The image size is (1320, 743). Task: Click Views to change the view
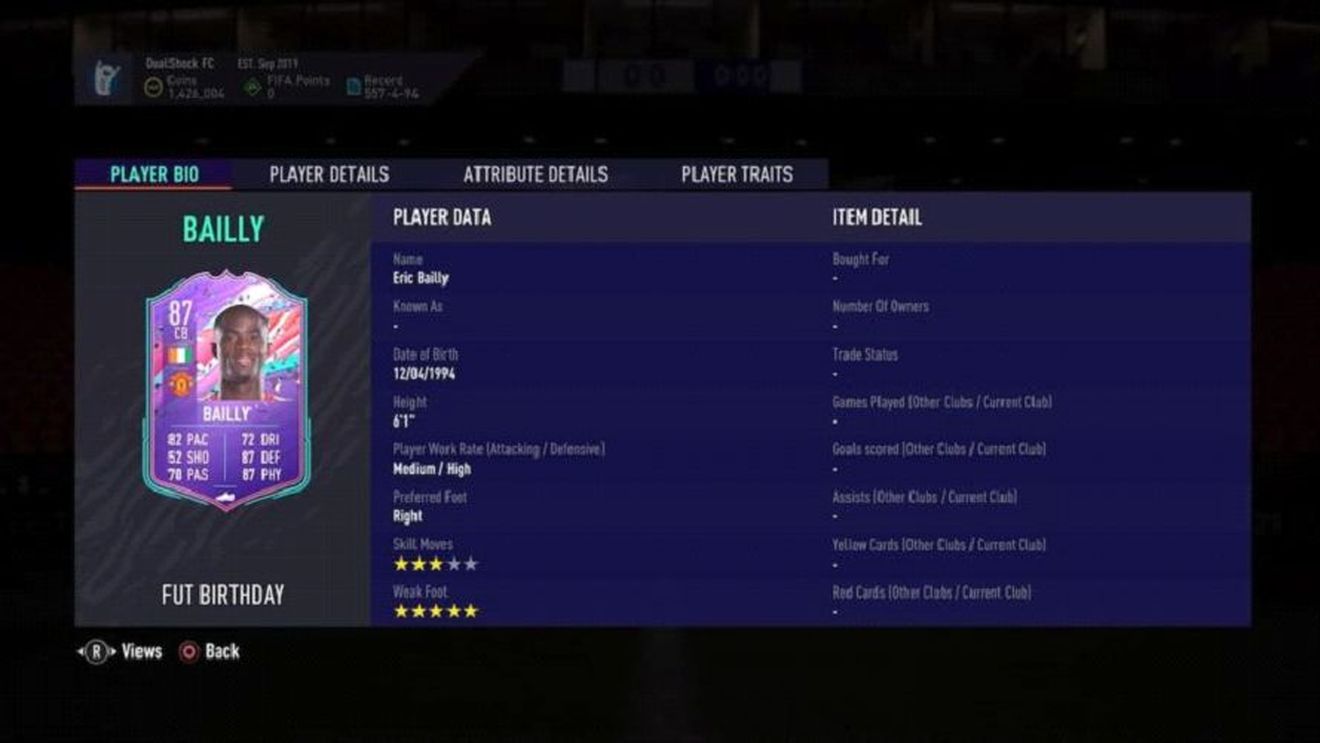[x=134, y=651]
